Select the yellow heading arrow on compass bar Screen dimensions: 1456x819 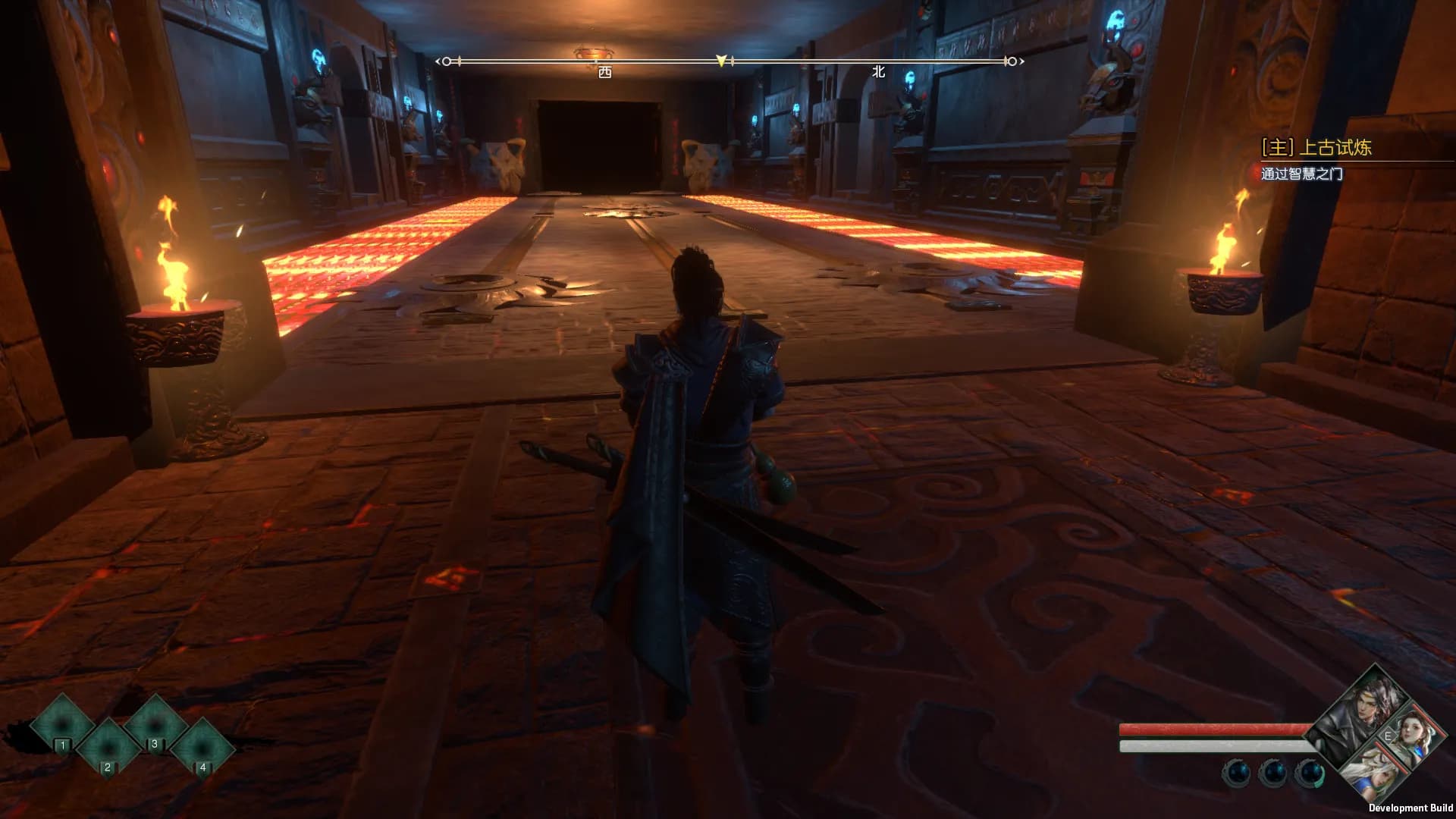[721, 61]
